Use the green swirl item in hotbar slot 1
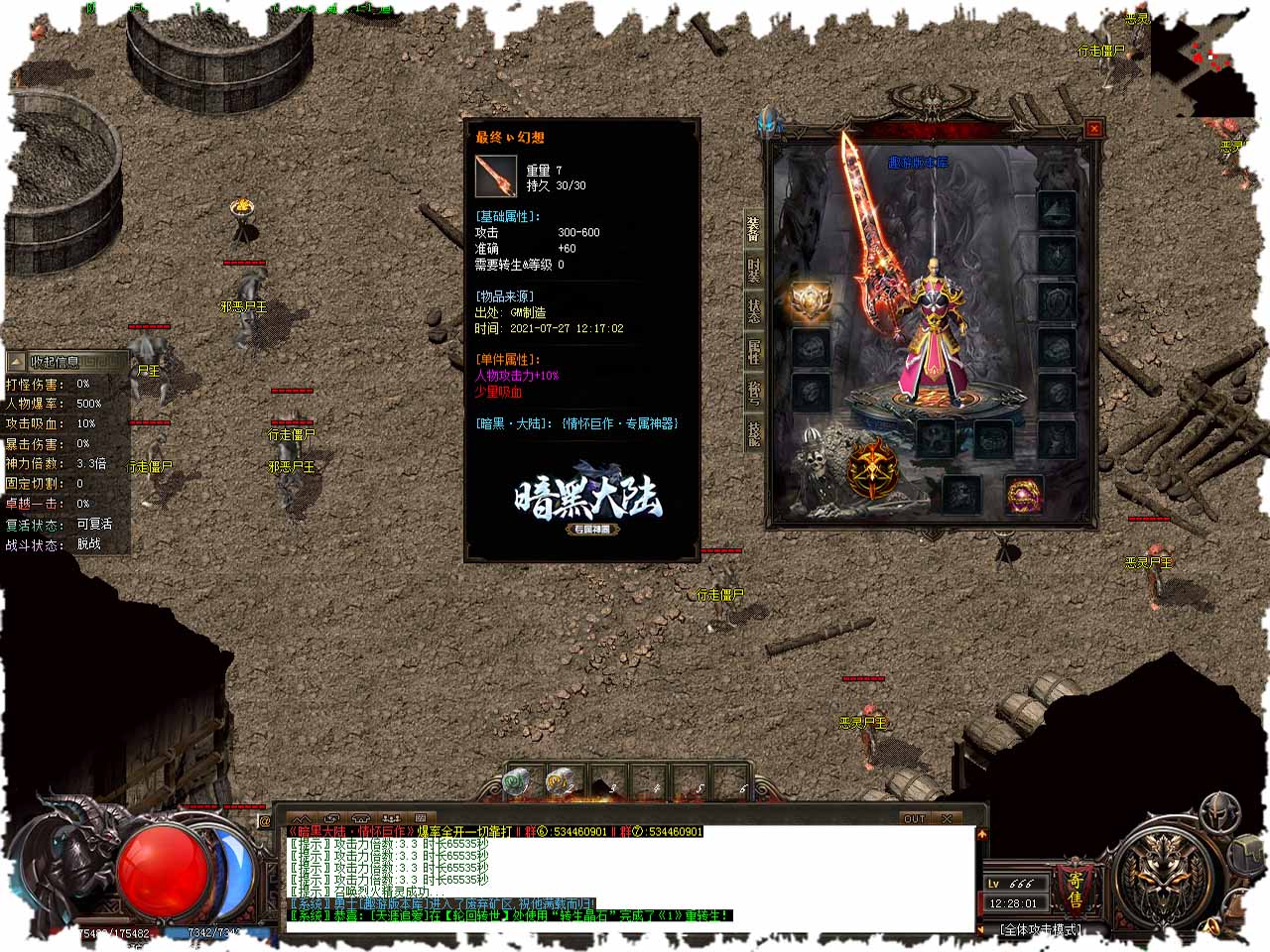Screen dimensions: 1270x952 [x=517, y=782]
